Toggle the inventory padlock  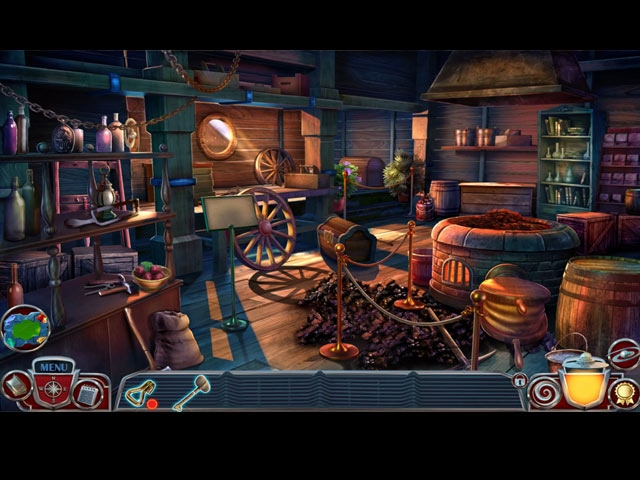click(x=519, y=381)
